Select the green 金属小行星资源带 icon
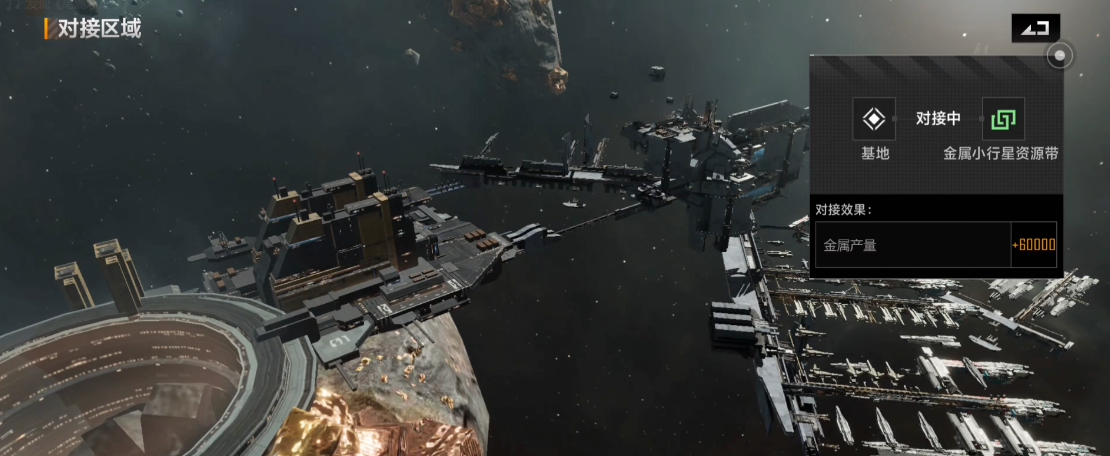The width and height of the screenshot is (1110, 456). pos(1002,119)
